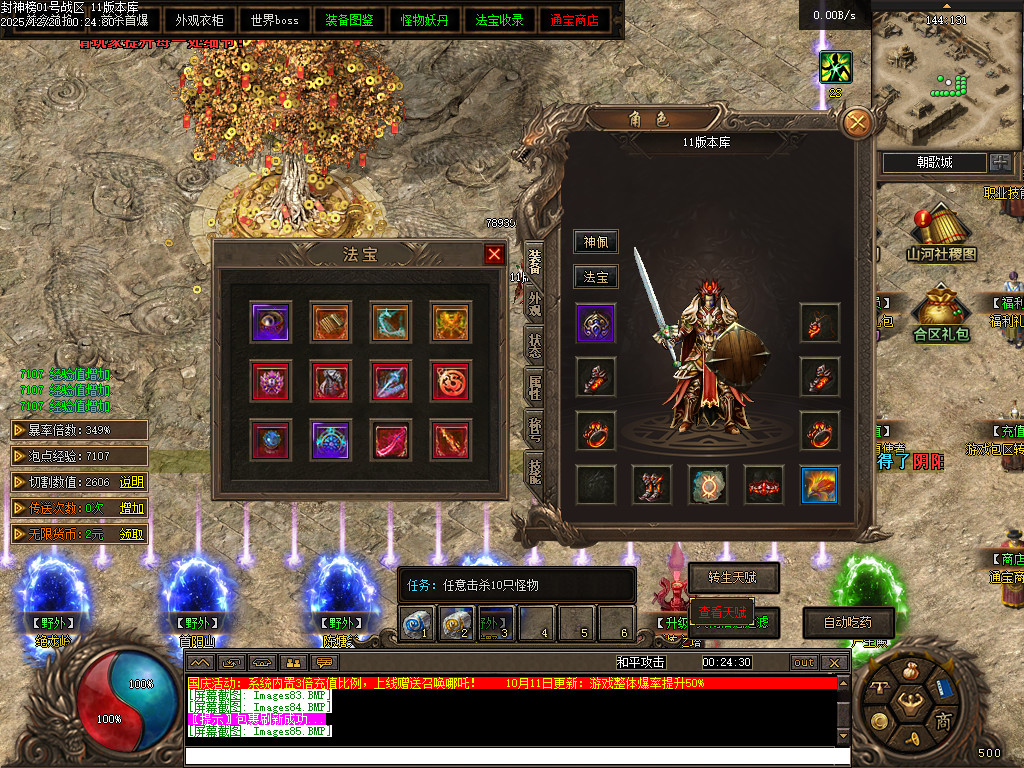The height and width of the screenshot is (768, 1024).
Task: Click the 法宝 button in character panel
Action: click(596, 277)
